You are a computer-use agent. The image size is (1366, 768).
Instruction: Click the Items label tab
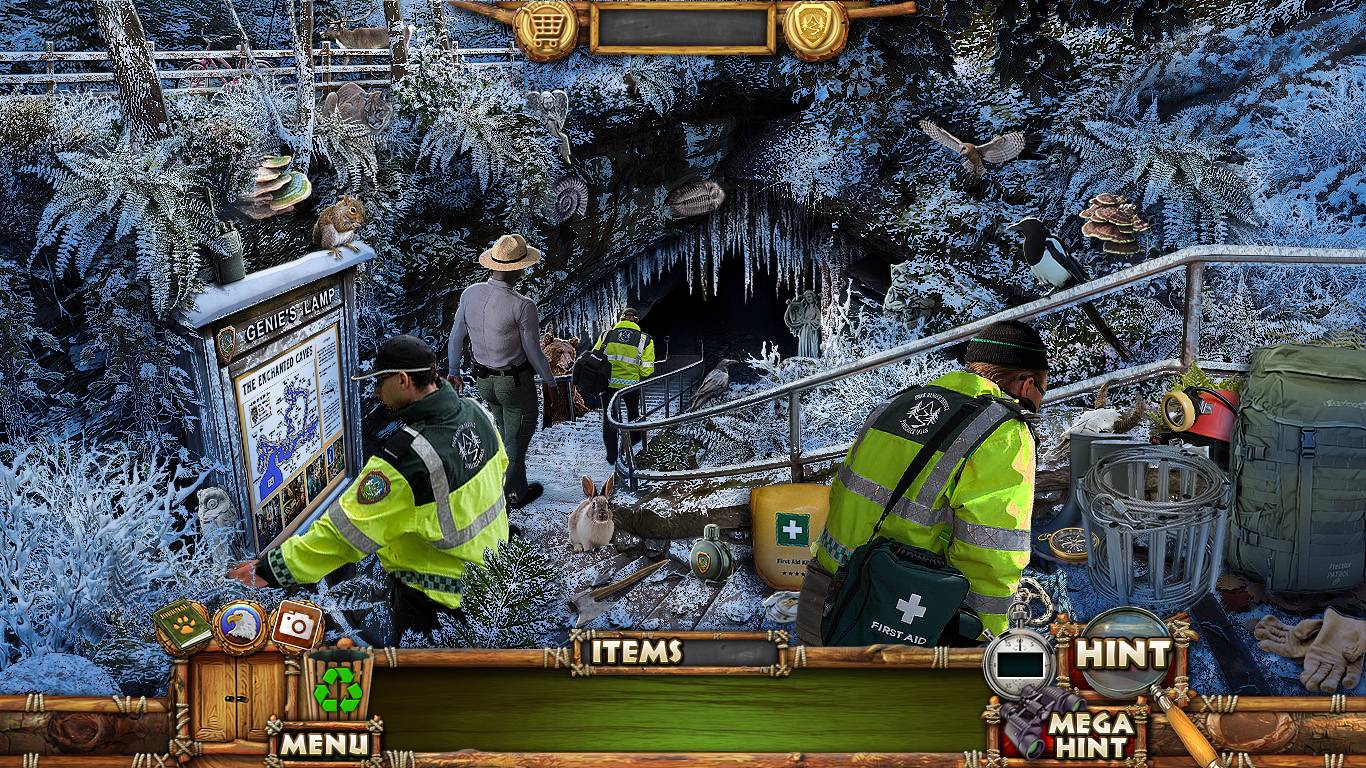[636, 652]
